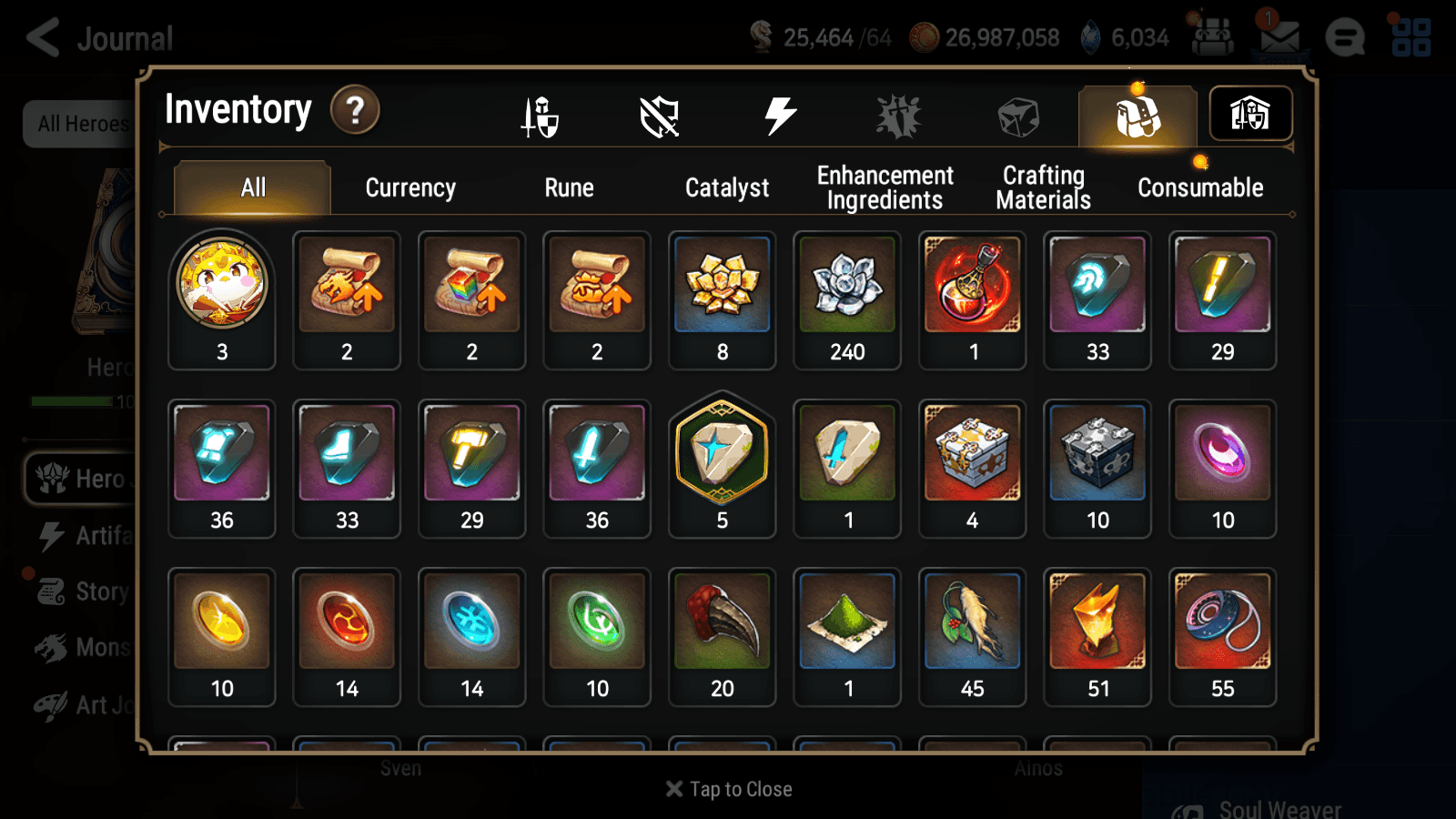Screen dimensions: 1456x819
Task: Open the Exclusive Equipment category icon
Action: [899, 114]
